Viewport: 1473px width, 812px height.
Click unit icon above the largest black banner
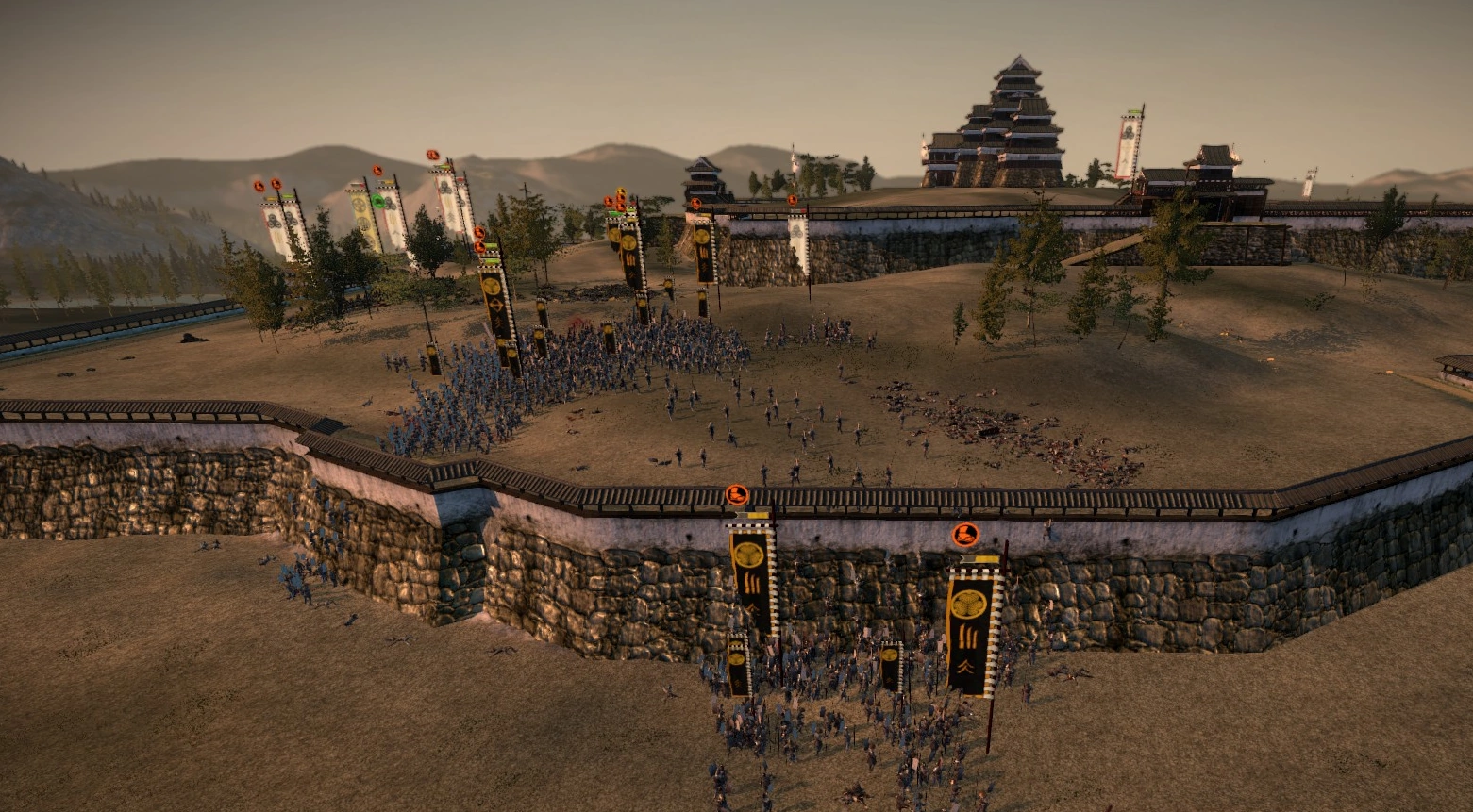[964, 535]
